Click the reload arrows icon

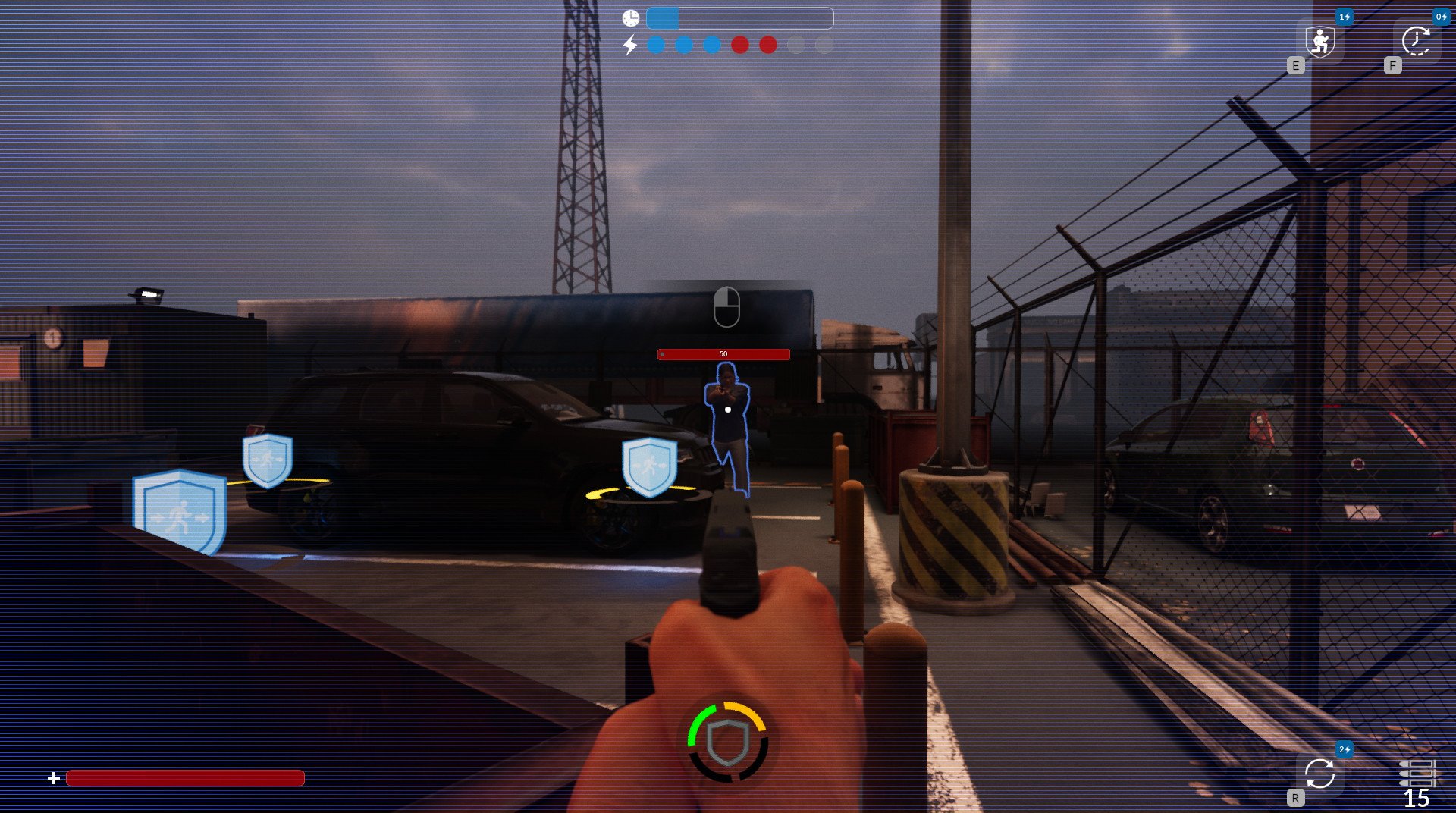1319,774
